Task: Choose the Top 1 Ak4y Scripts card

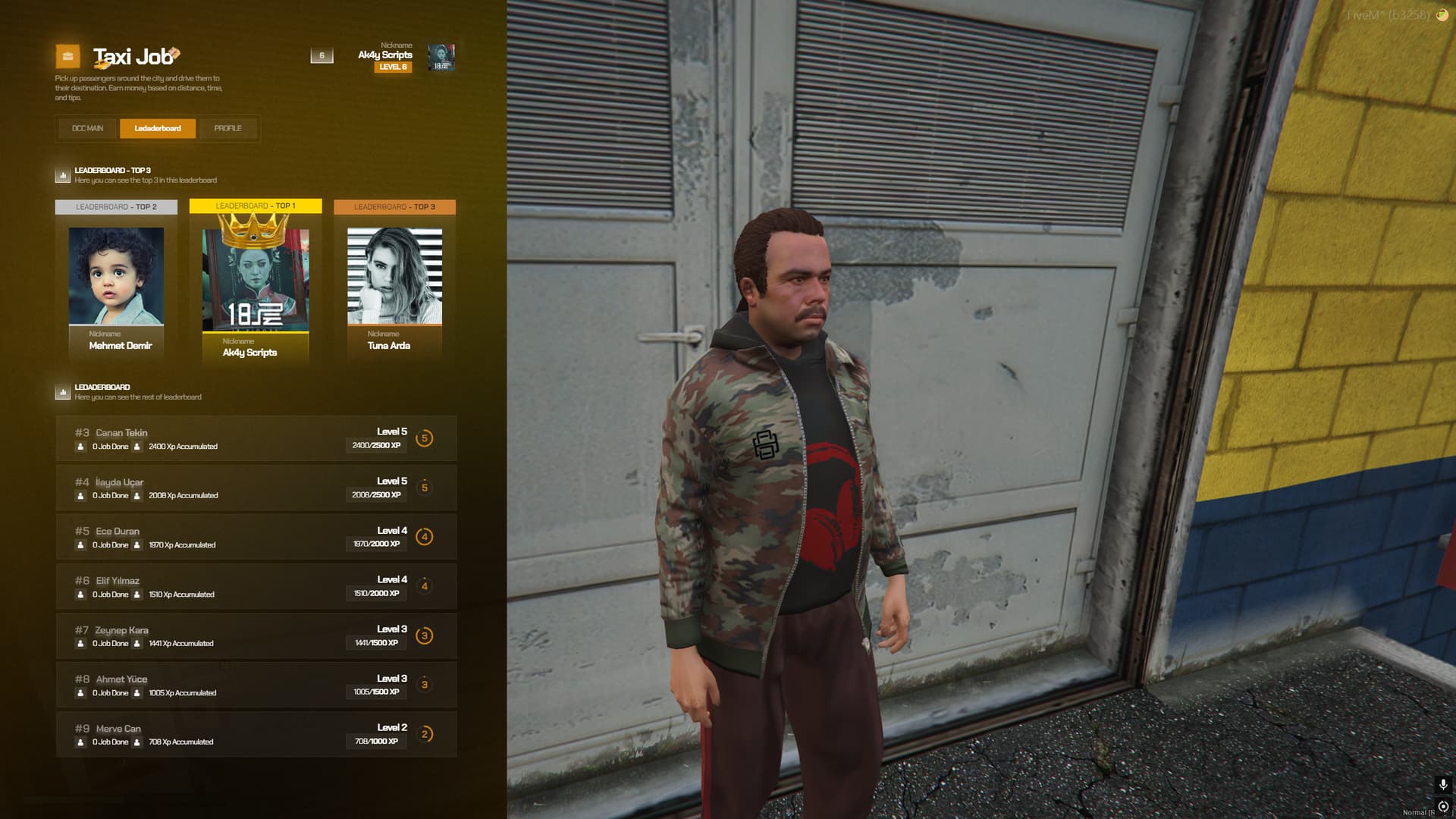Action: [x=256, y=284]
